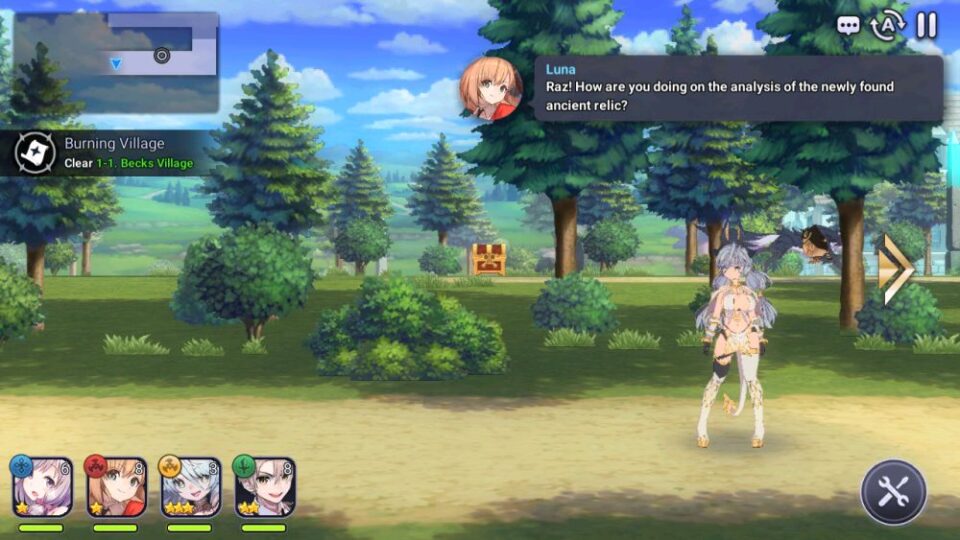Viewport: 960px width, 540px height.
Task: Toggle auto-battle mode
Action: (x=887, y=25)
